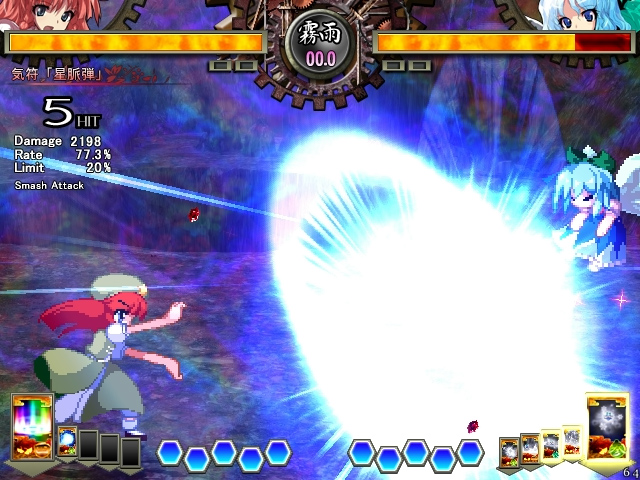Pick the small blue orb card
This screenshot has width=640, height=480.
(x=68, y=442)
